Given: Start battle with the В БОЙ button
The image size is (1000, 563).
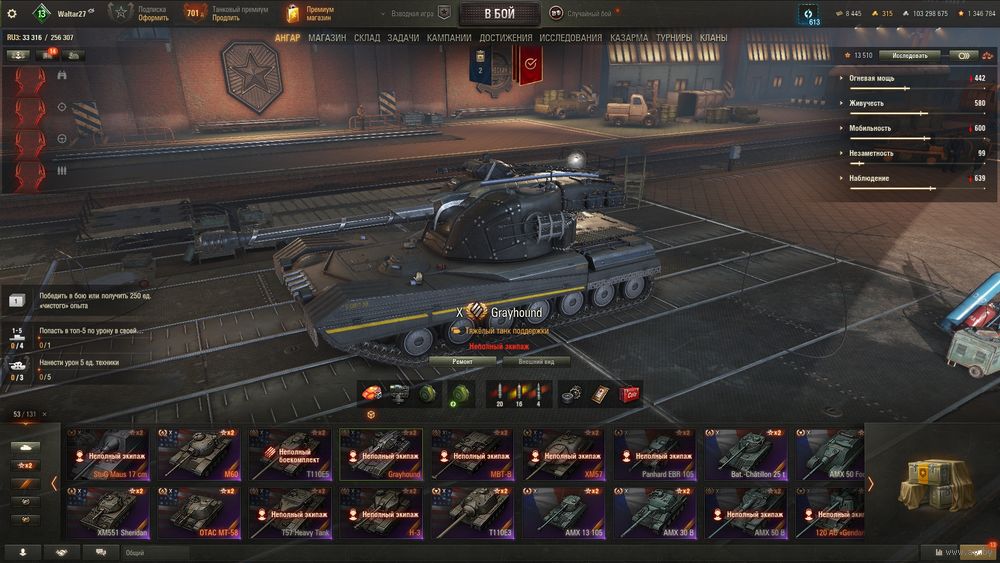Looking at the screenshot, I should tap(499, 13).
